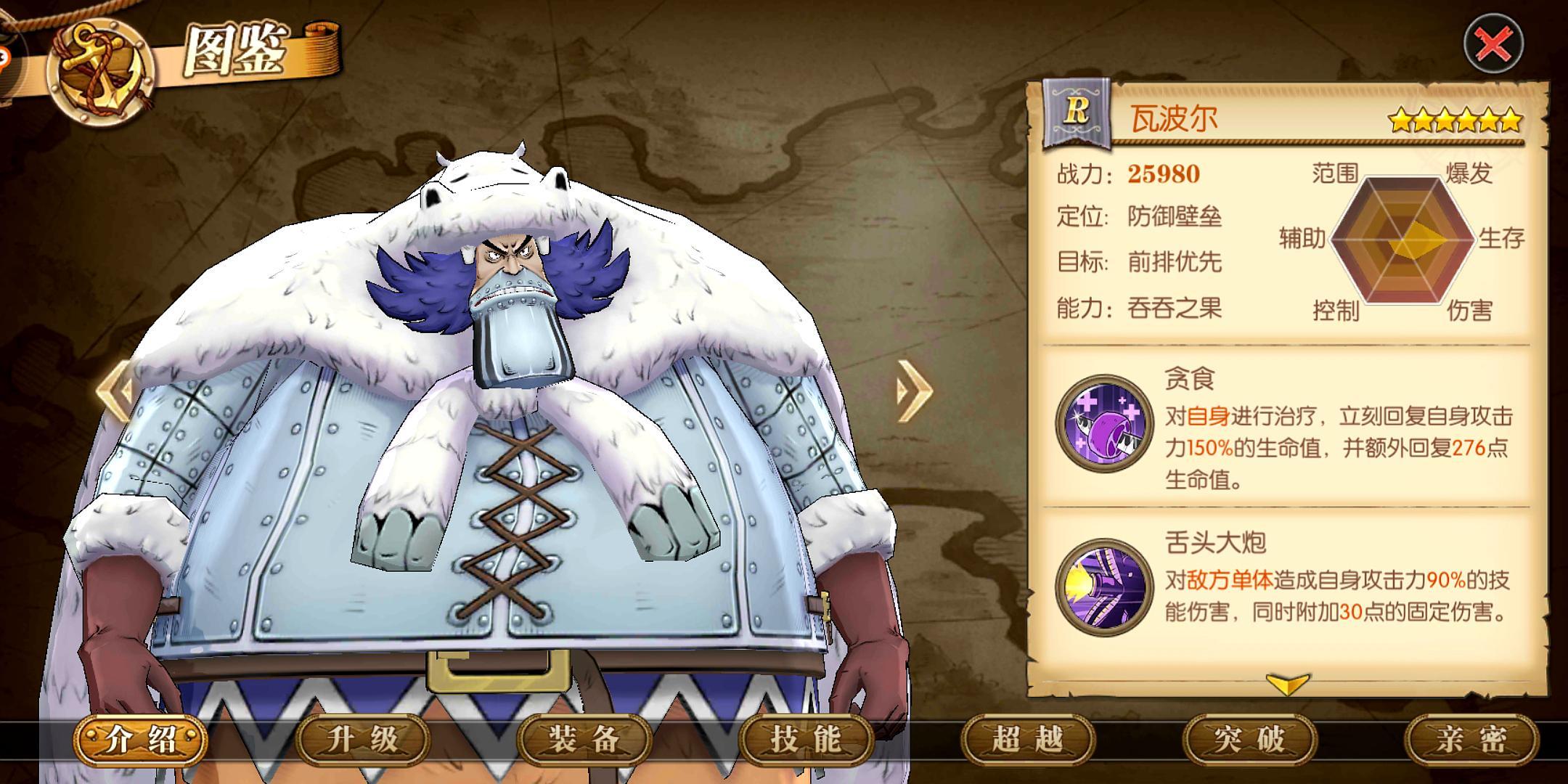Open the 亲密 tab
1568x784 pixels.
(x=1472, y=740)
